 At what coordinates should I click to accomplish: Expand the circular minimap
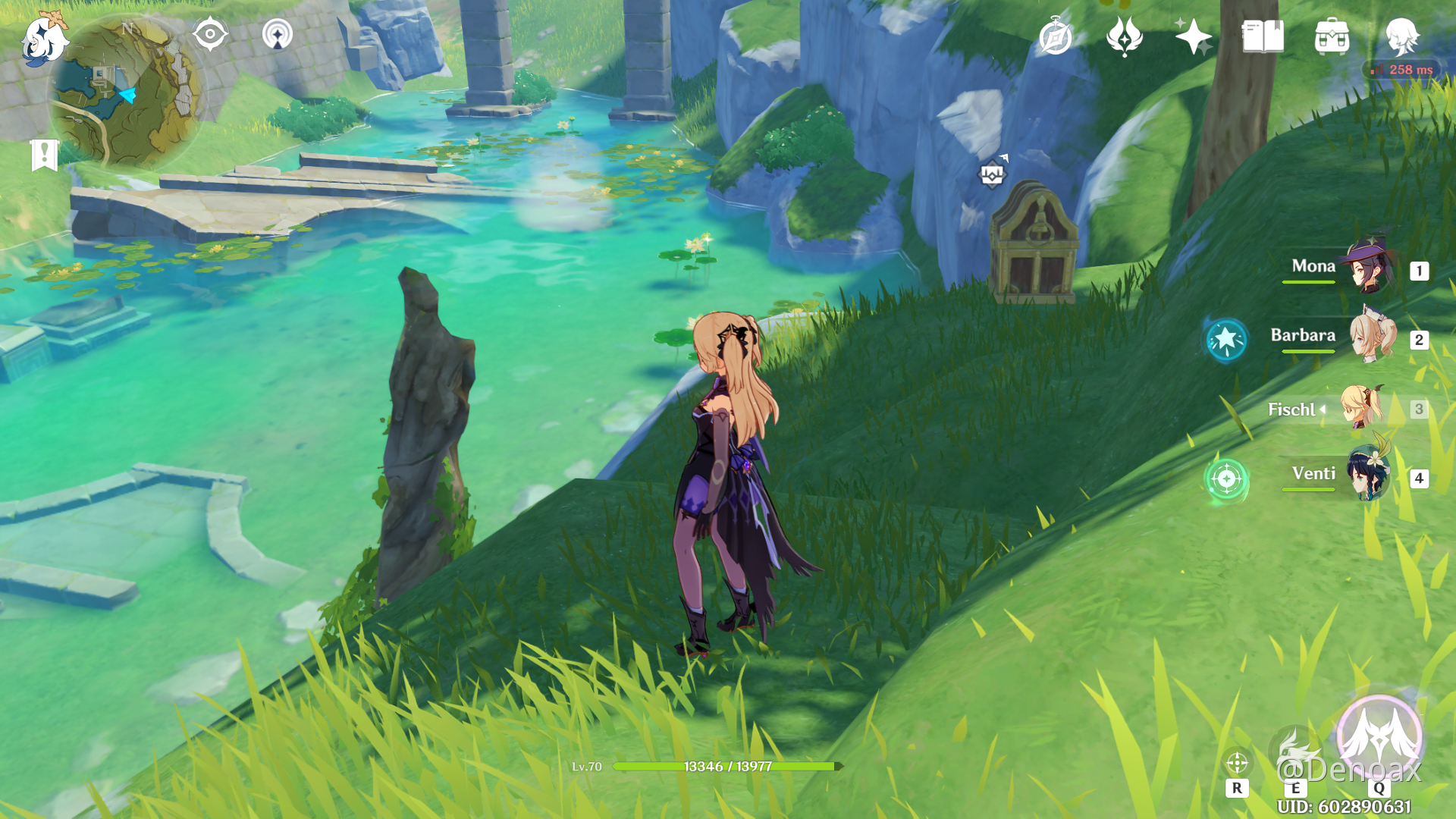coord(126,93)
